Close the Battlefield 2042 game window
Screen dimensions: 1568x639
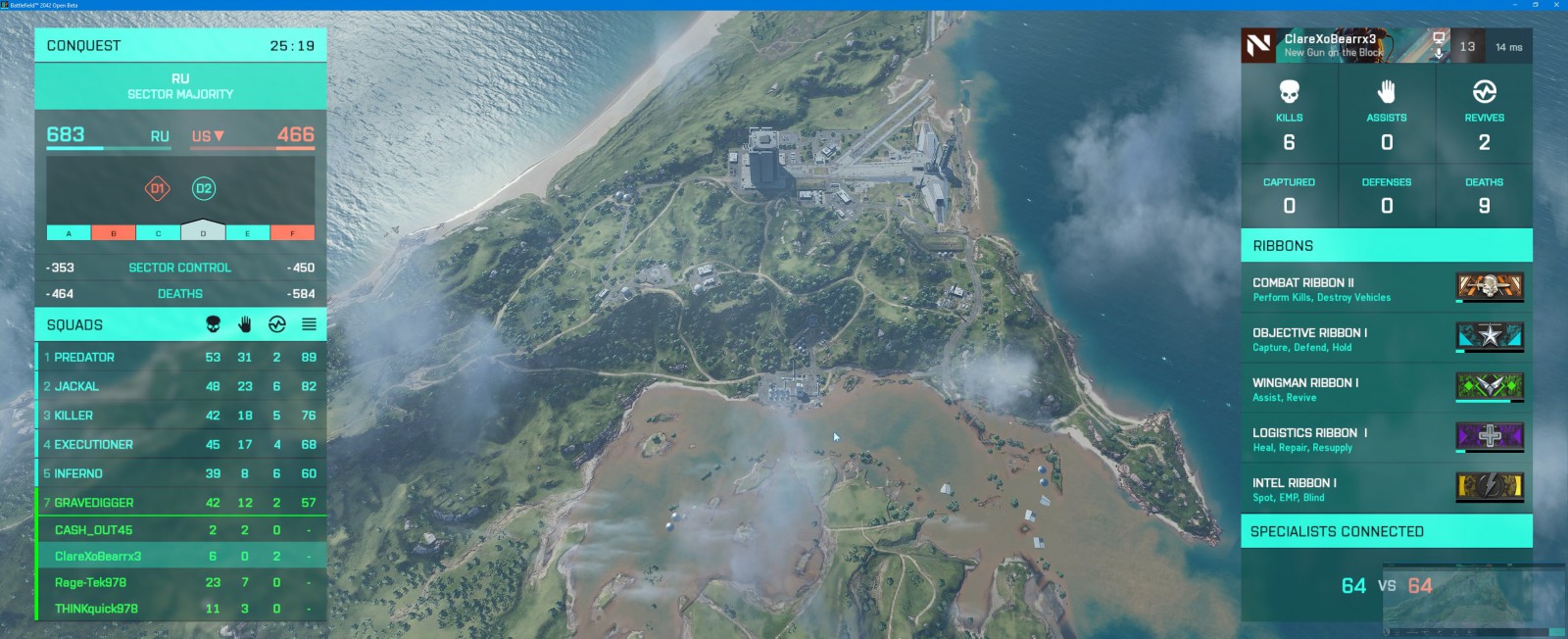coord(1556,5)
